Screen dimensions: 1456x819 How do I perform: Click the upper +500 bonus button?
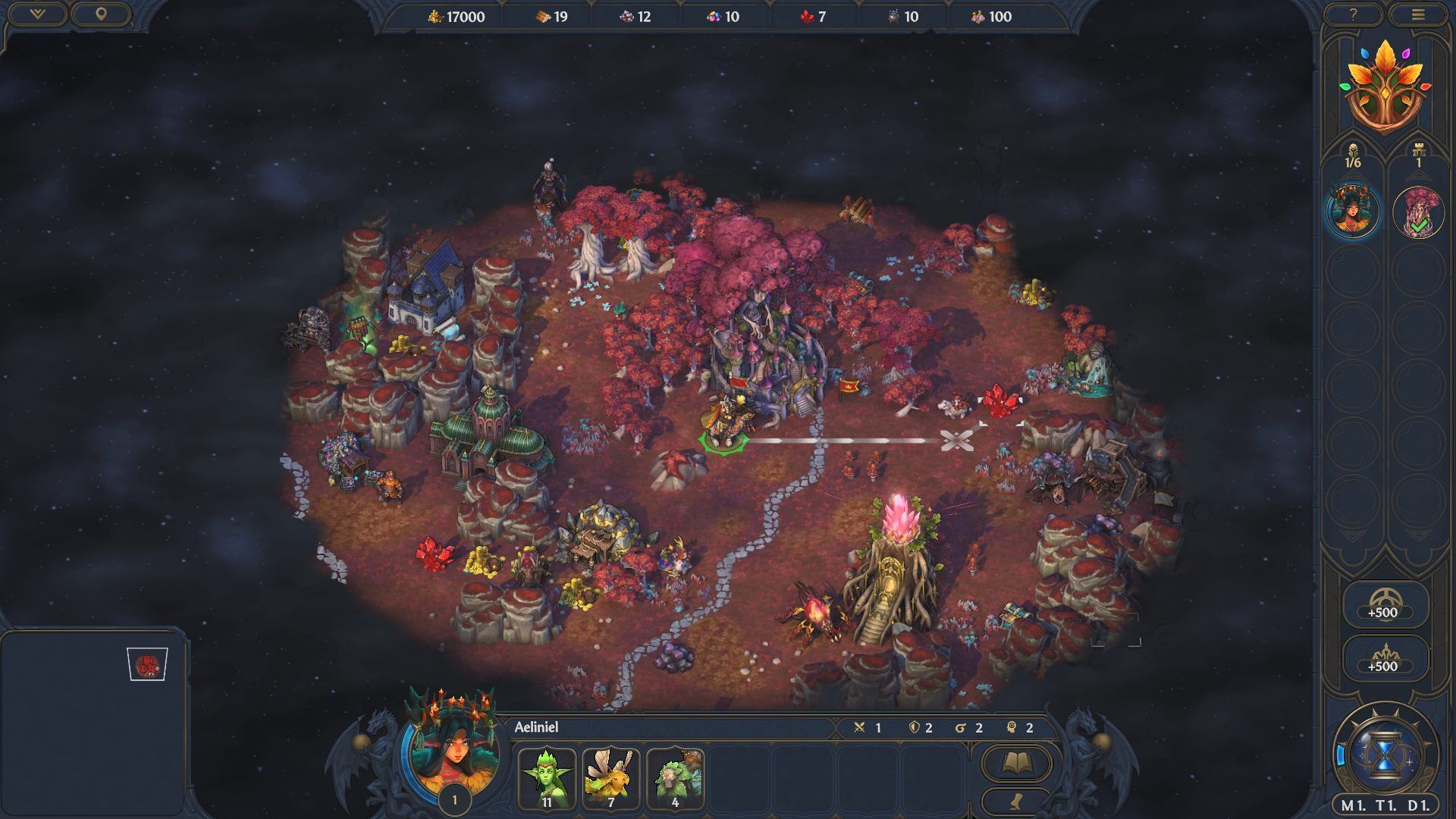point(1383,604)
